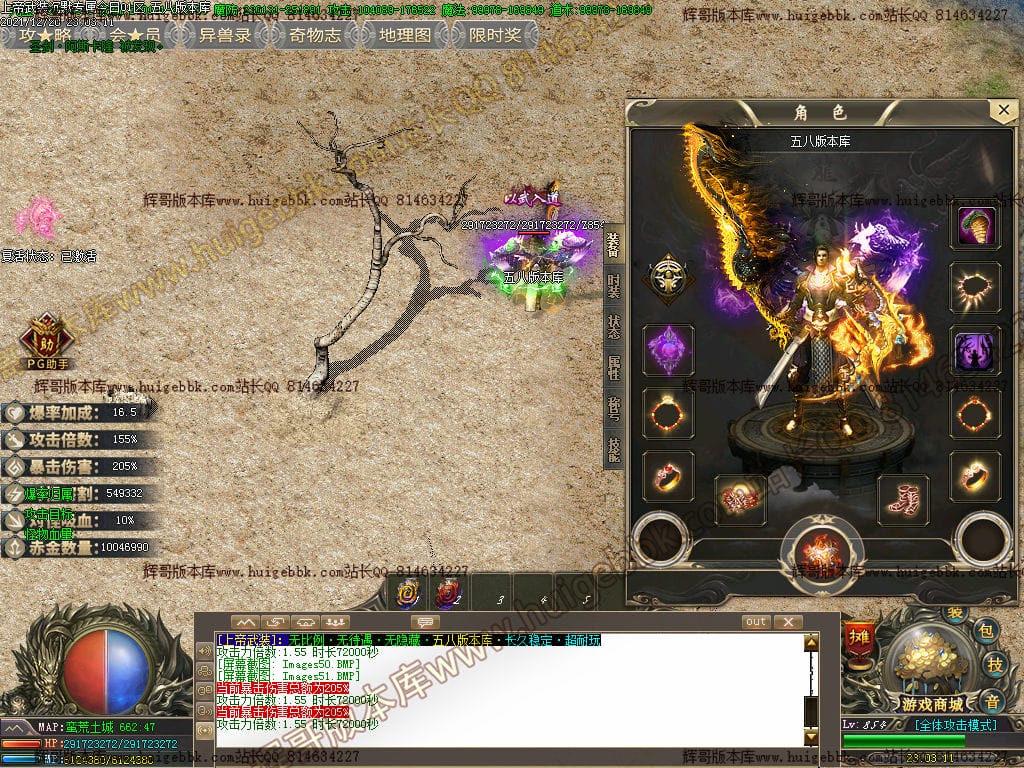Screen dimensions: 1024x768
Task: Switch to the 时装 costume tab
Action: (614, 286)
